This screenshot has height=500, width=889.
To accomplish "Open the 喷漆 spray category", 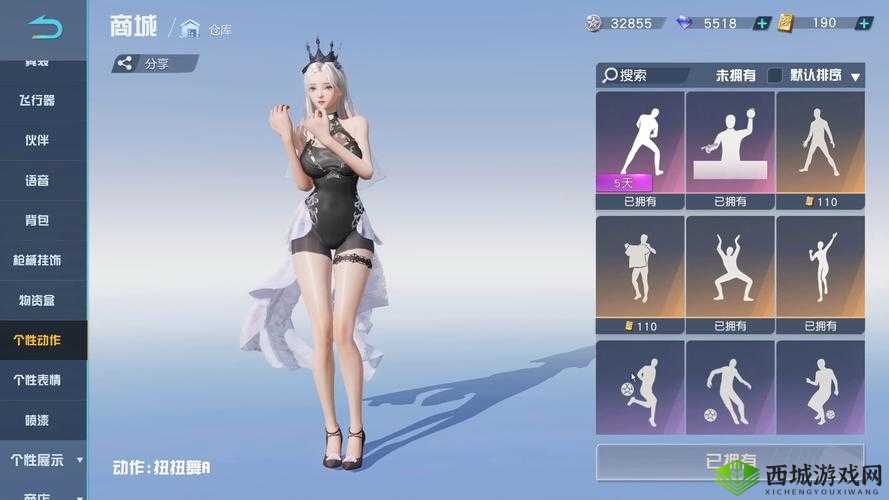I will (37, 420).
